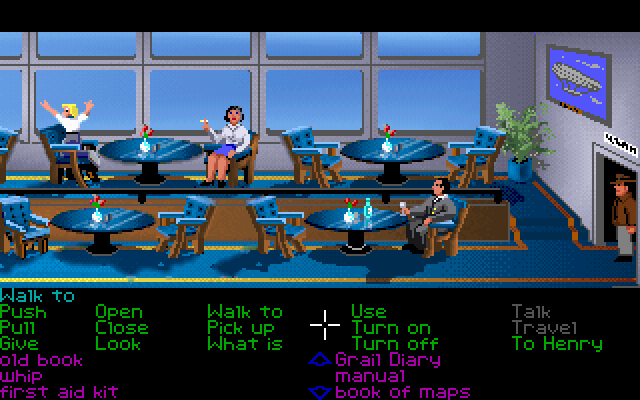Click the Open verb
The width and height of the screenshot is (640, 400).
[119, 312]
